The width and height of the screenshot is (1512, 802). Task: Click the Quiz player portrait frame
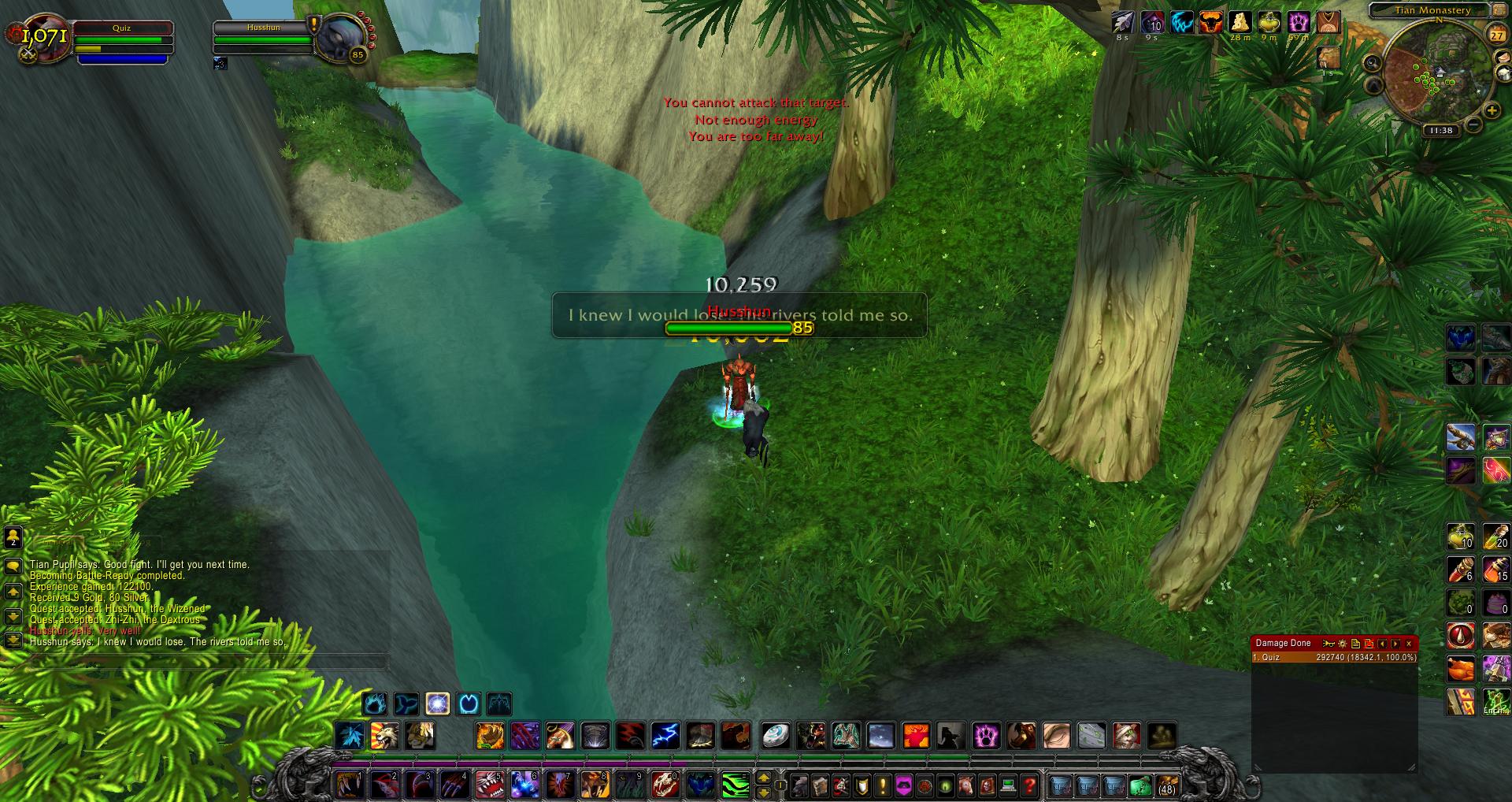[x=46, y=37]
